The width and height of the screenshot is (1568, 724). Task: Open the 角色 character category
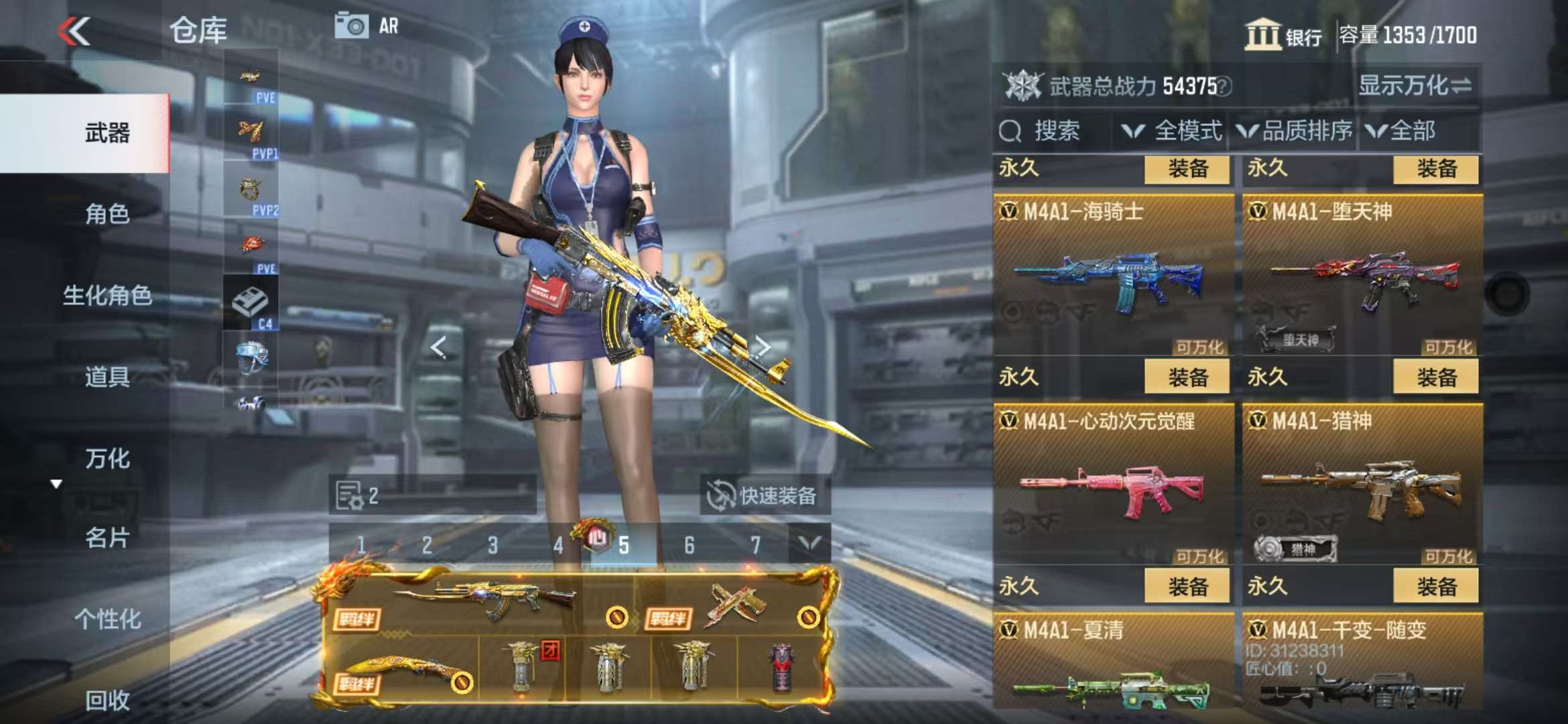click(x=107, y=214)
